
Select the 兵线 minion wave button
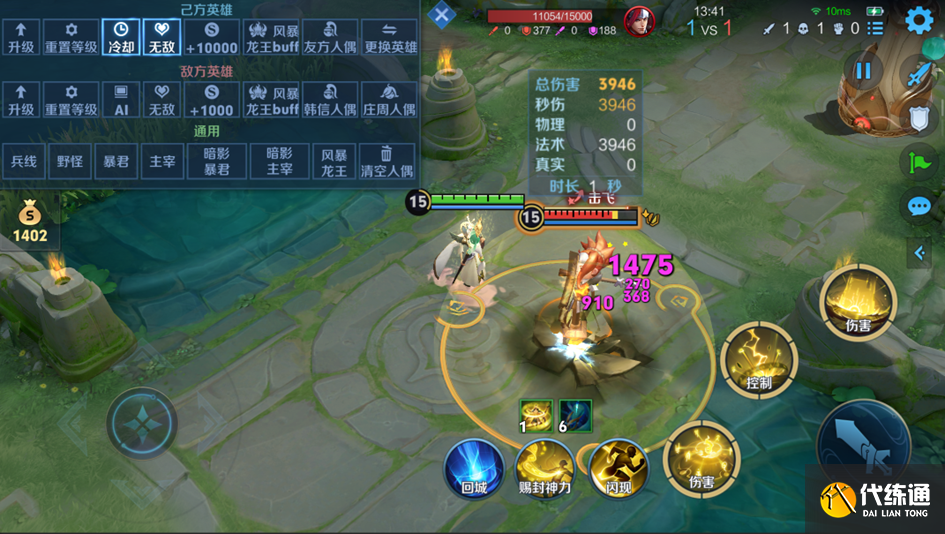click(22, 161)
